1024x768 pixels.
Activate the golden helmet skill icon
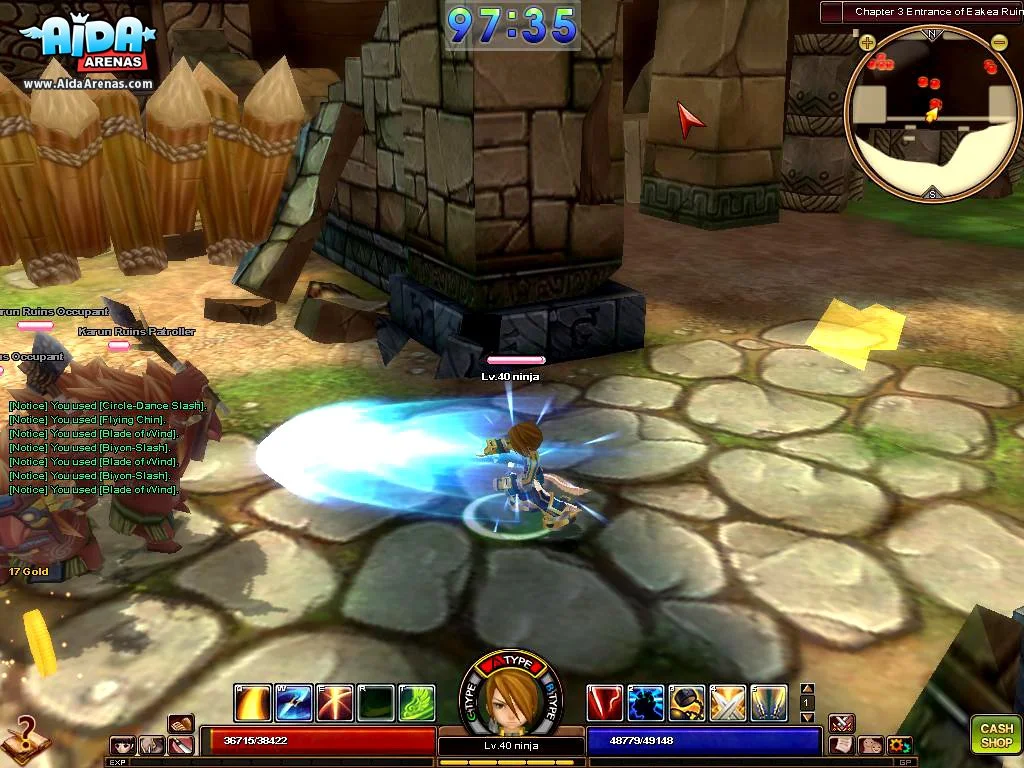687,703
